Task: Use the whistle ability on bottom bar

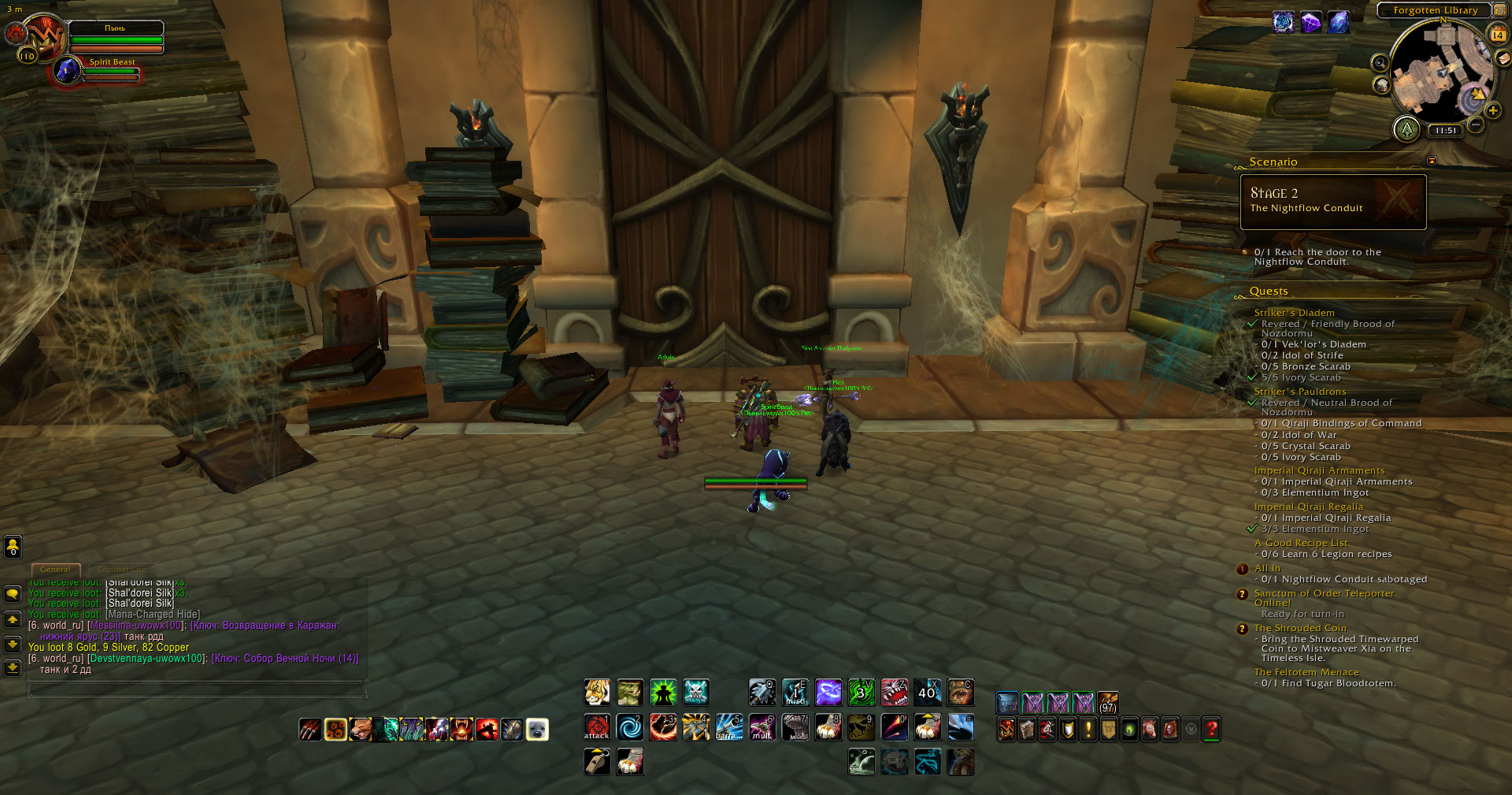Action: (x=597, y=762)
